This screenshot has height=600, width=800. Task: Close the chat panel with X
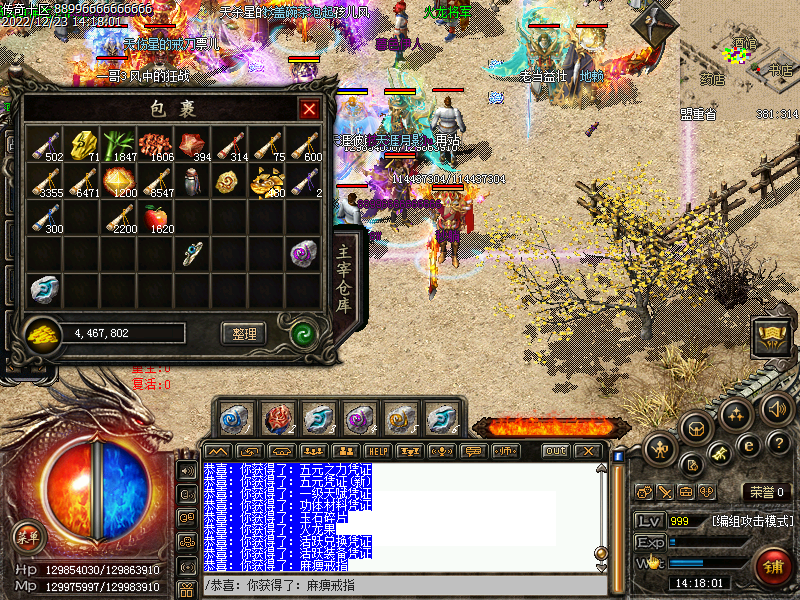click(x=589, y=451)
